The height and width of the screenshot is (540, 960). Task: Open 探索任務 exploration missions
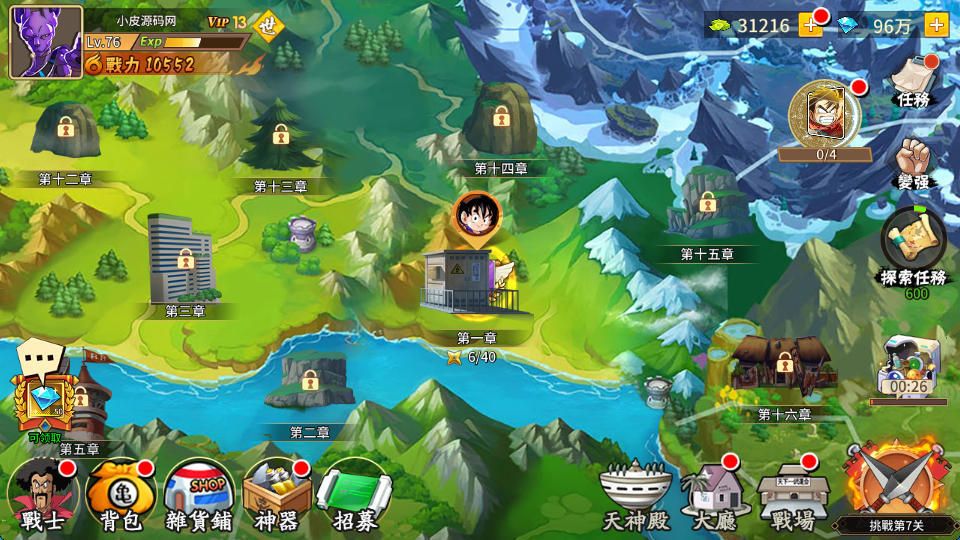pos(912,246)
